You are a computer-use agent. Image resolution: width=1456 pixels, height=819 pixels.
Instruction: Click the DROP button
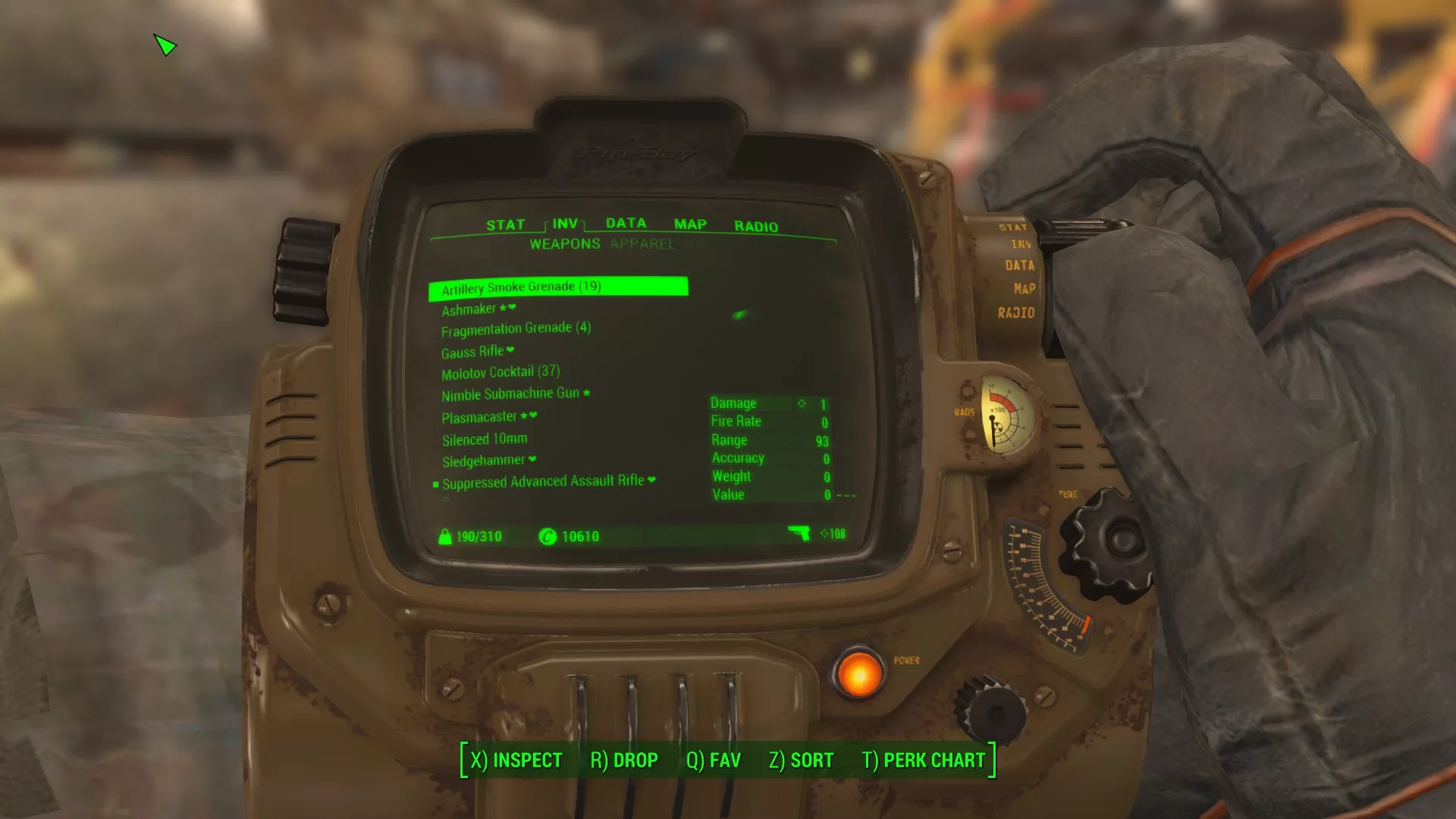624,761
